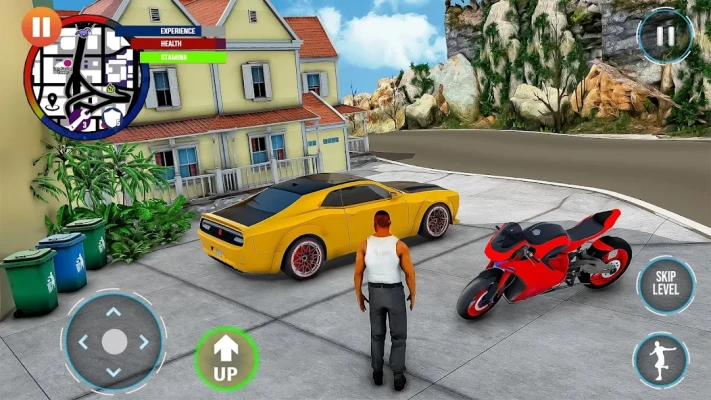This screenshot has height=400, width=711.
Task: Tap the joystick's up arrow
Action: (x=114, y=312)
